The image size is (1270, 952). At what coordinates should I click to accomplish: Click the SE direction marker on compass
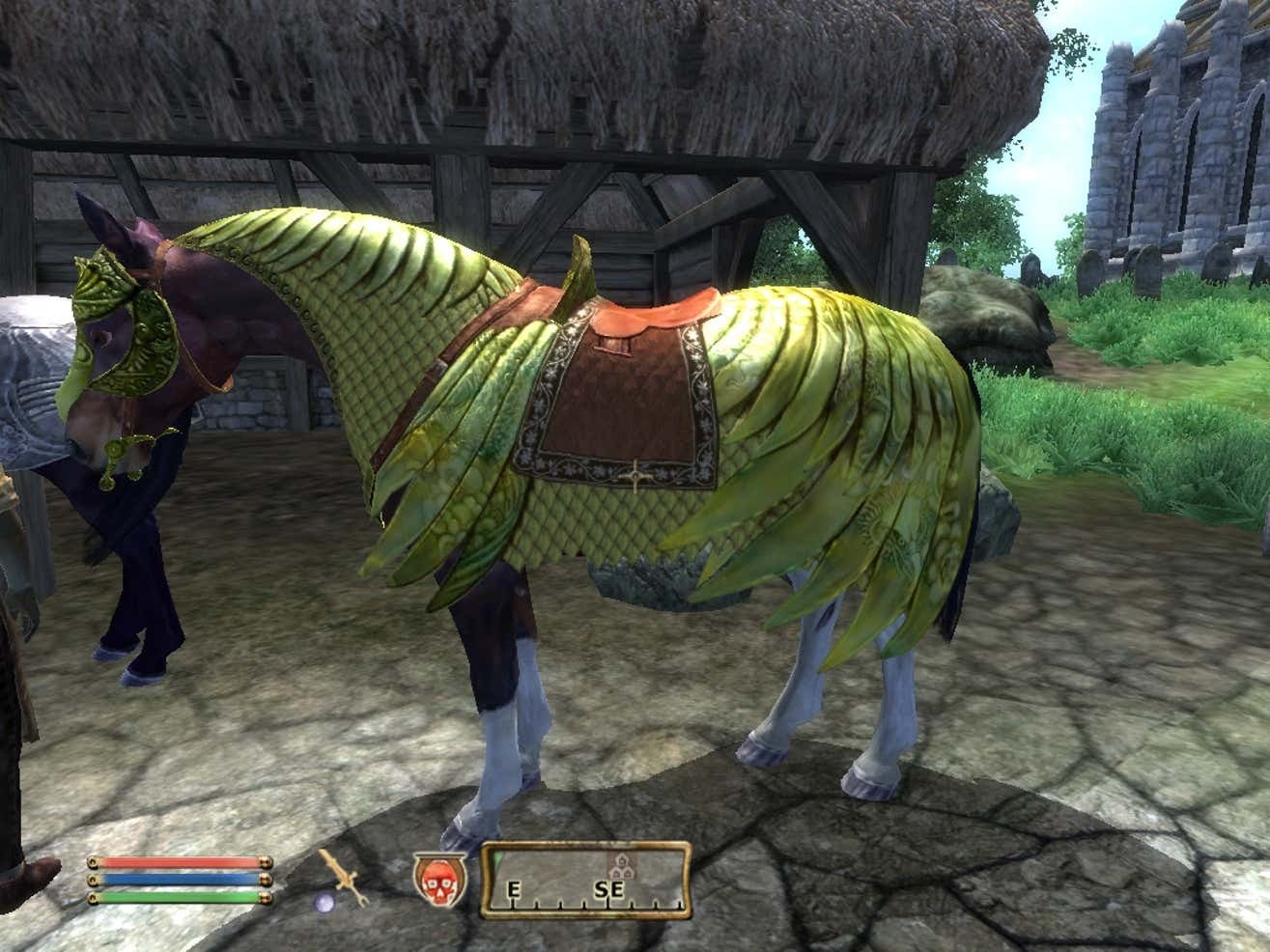608,887
